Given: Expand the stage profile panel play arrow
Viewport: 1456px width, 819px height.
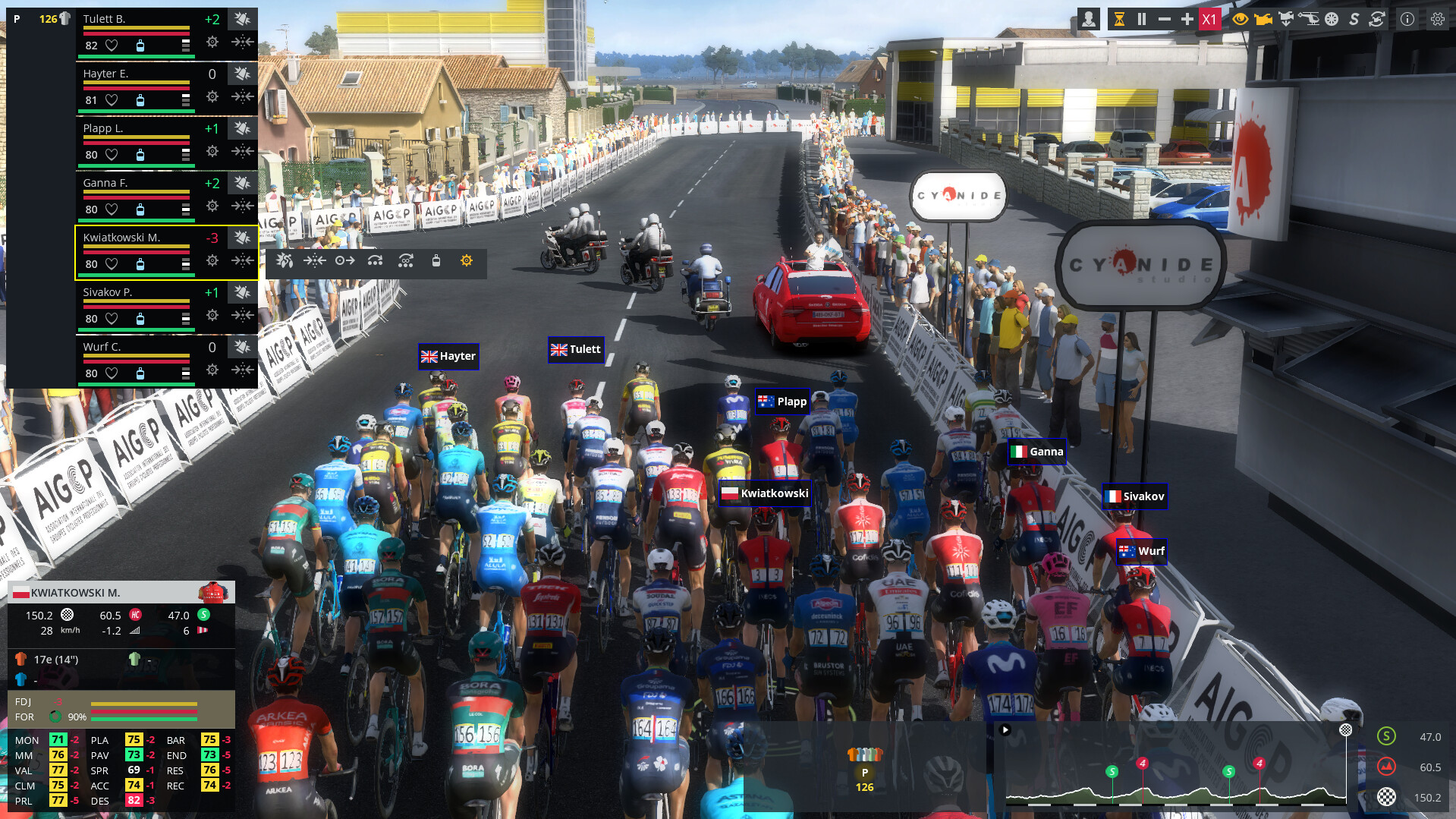Looking at the screenshot, I should tap(1007, 731).
